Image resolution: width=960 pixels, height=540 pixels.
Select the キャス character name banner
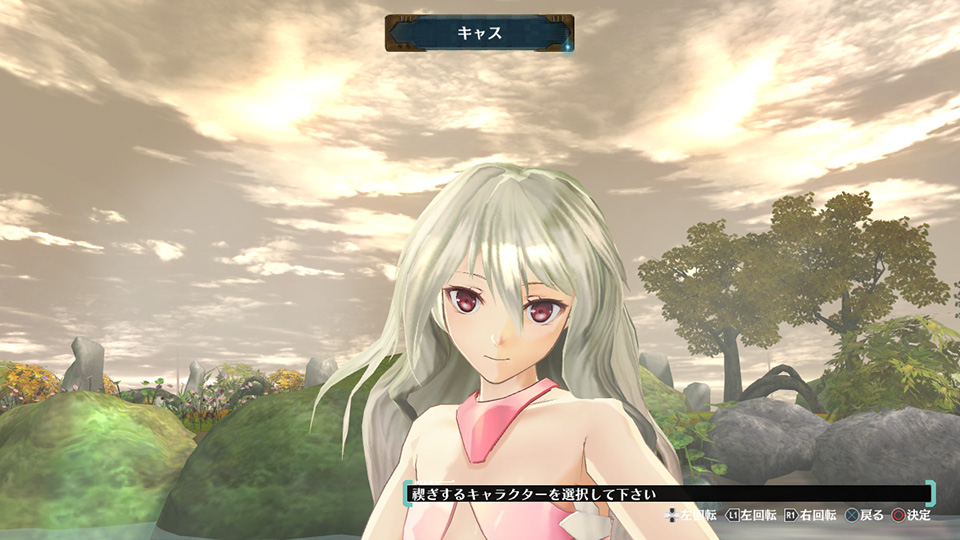479,33
